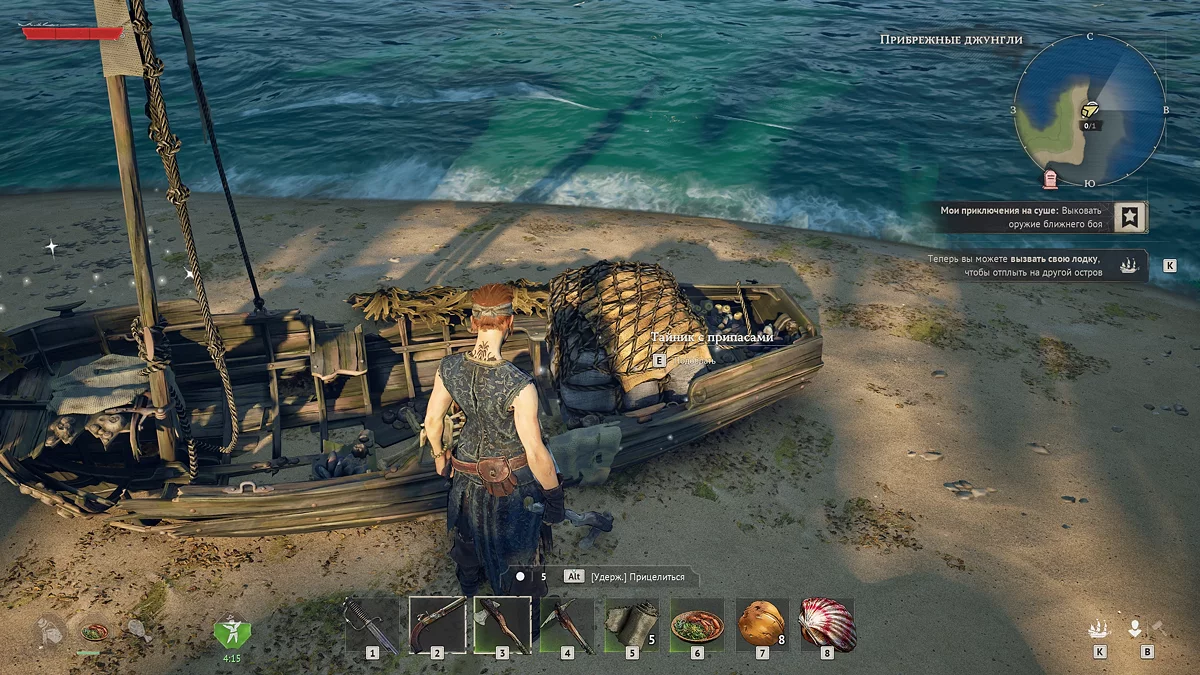Image resolution: width=1200 pixels, height=675 pixels.
Task: Select the food bowl status icon at bottom-left
Action: (x=93, y=632)
